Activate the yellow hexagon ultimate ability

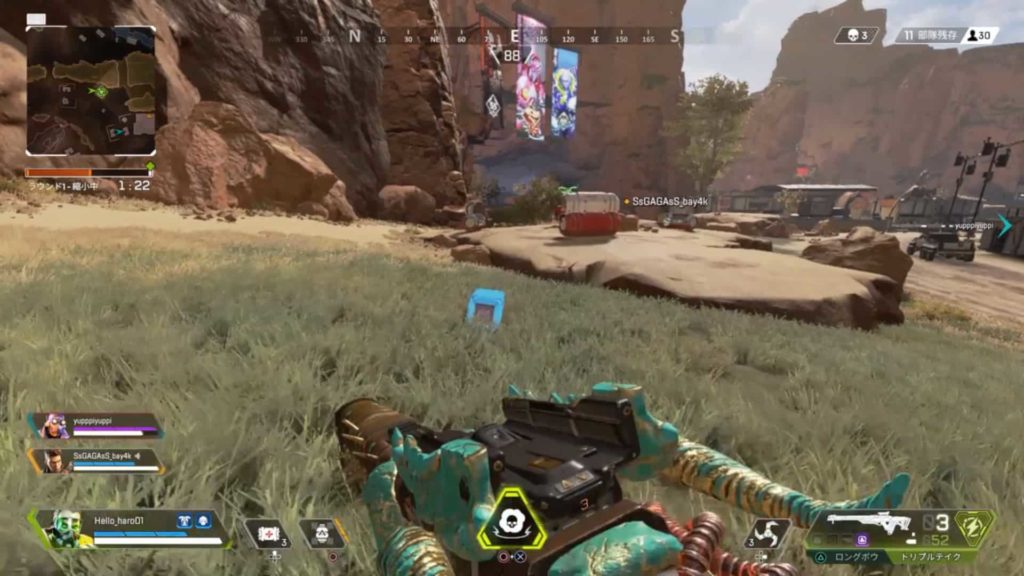511,519
